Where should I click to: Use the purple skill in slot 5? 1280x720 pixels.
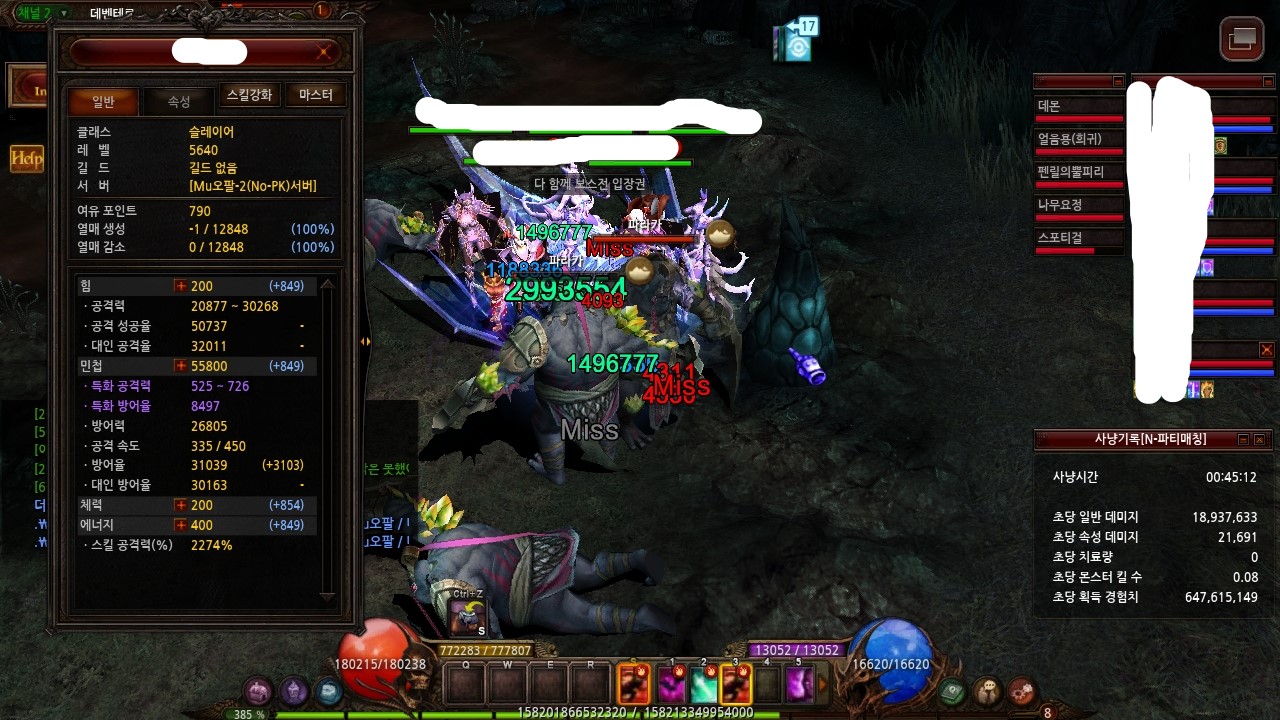[x=798, y=685]
